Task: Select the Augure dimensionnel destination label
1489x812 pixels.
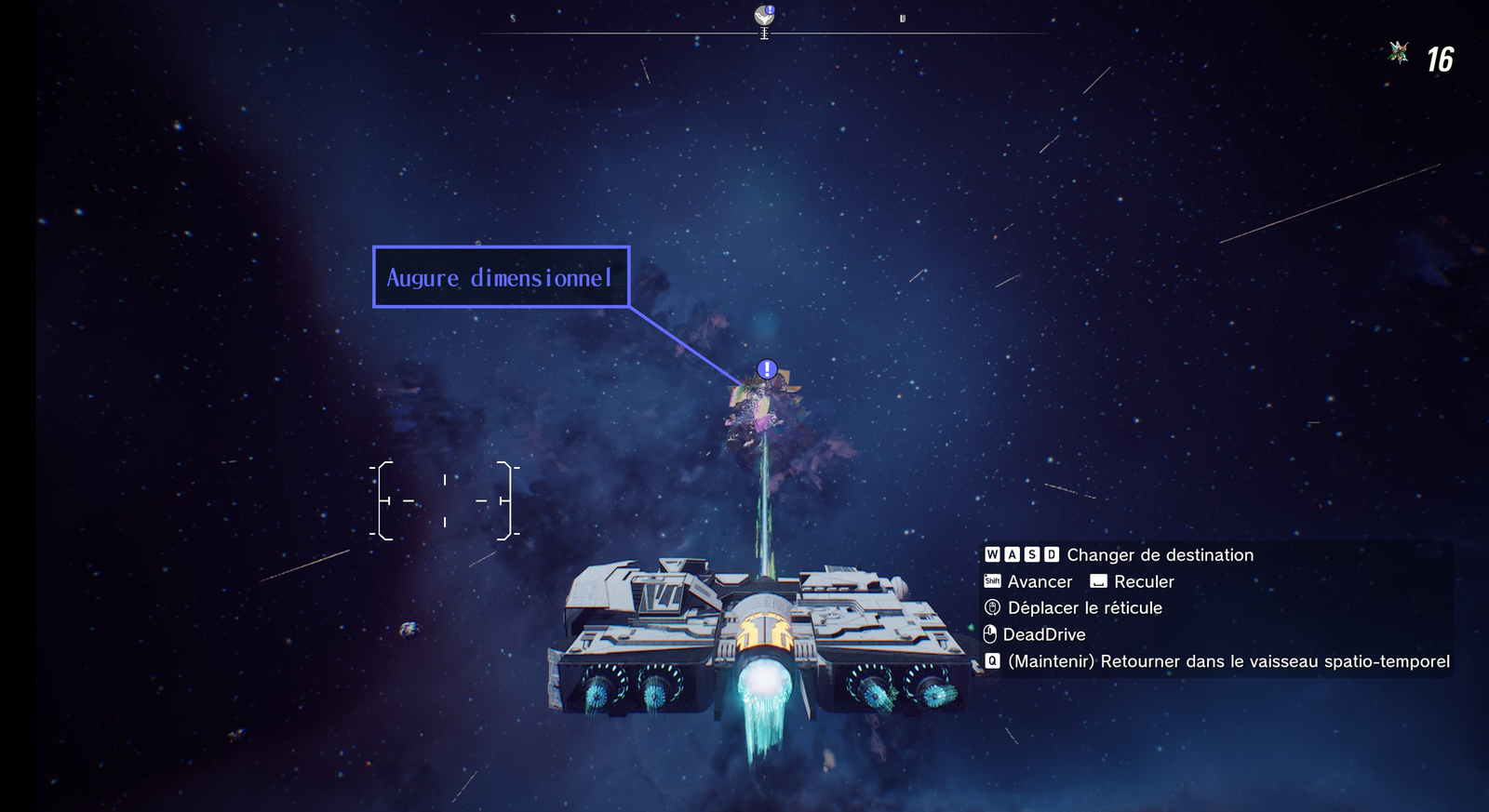Action: click(x=501, y=277)
